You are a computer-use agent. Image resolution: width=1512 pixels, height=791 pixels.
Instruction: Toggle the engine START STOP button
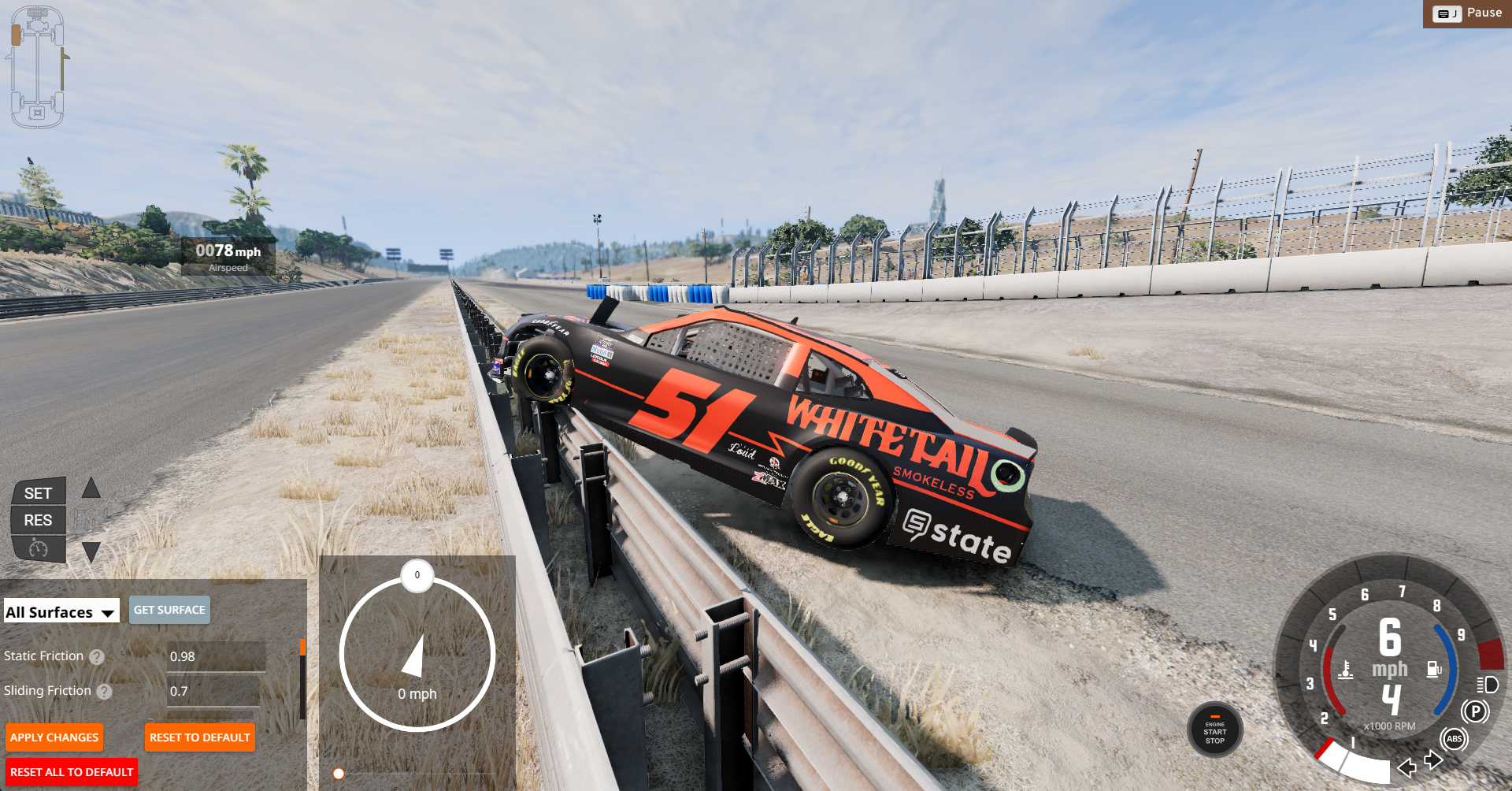pos(1215,730)
